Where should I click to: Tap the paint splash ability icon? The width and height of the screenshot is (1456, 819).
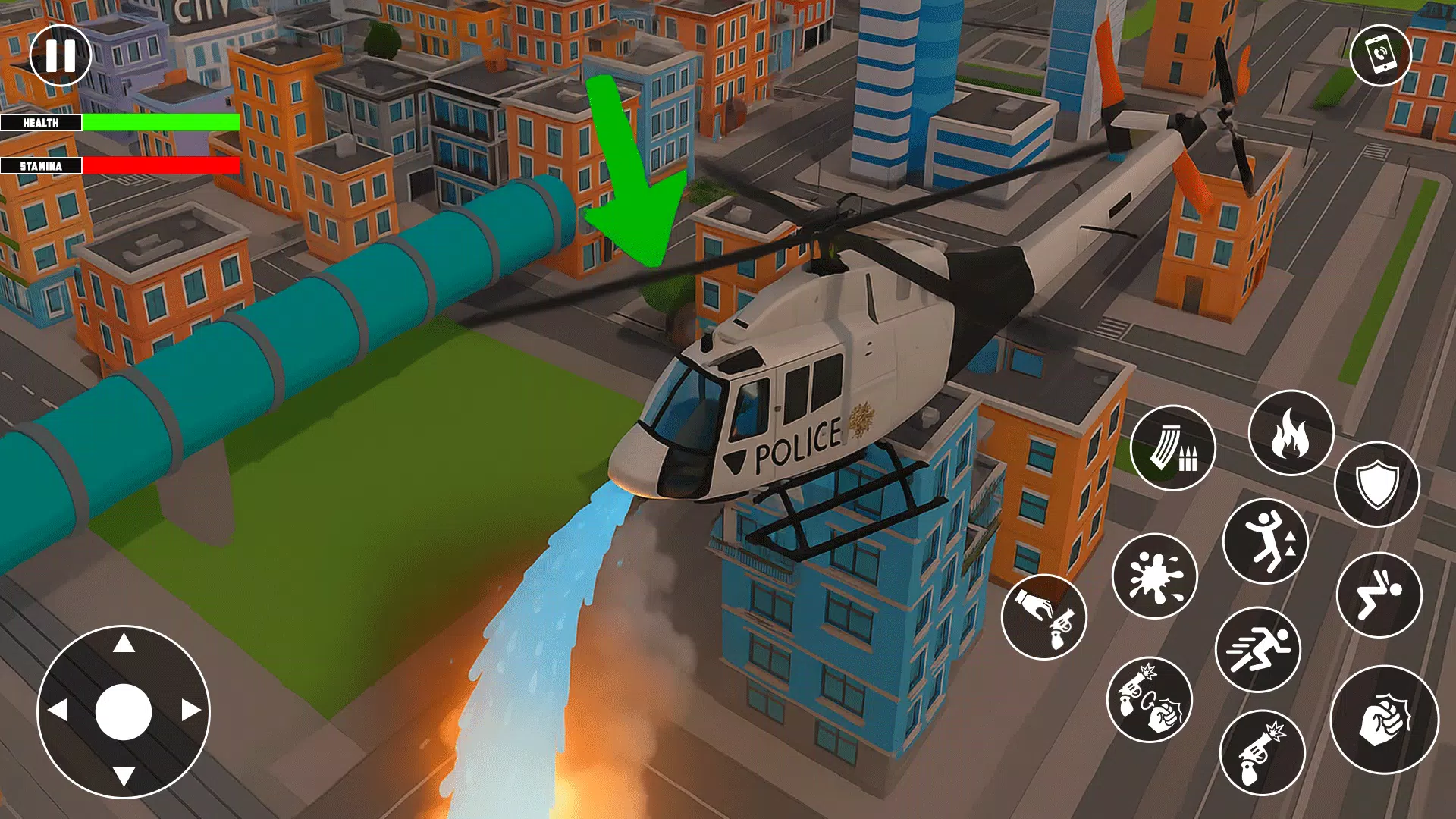pyautogui.click(x=1154, y=578)
